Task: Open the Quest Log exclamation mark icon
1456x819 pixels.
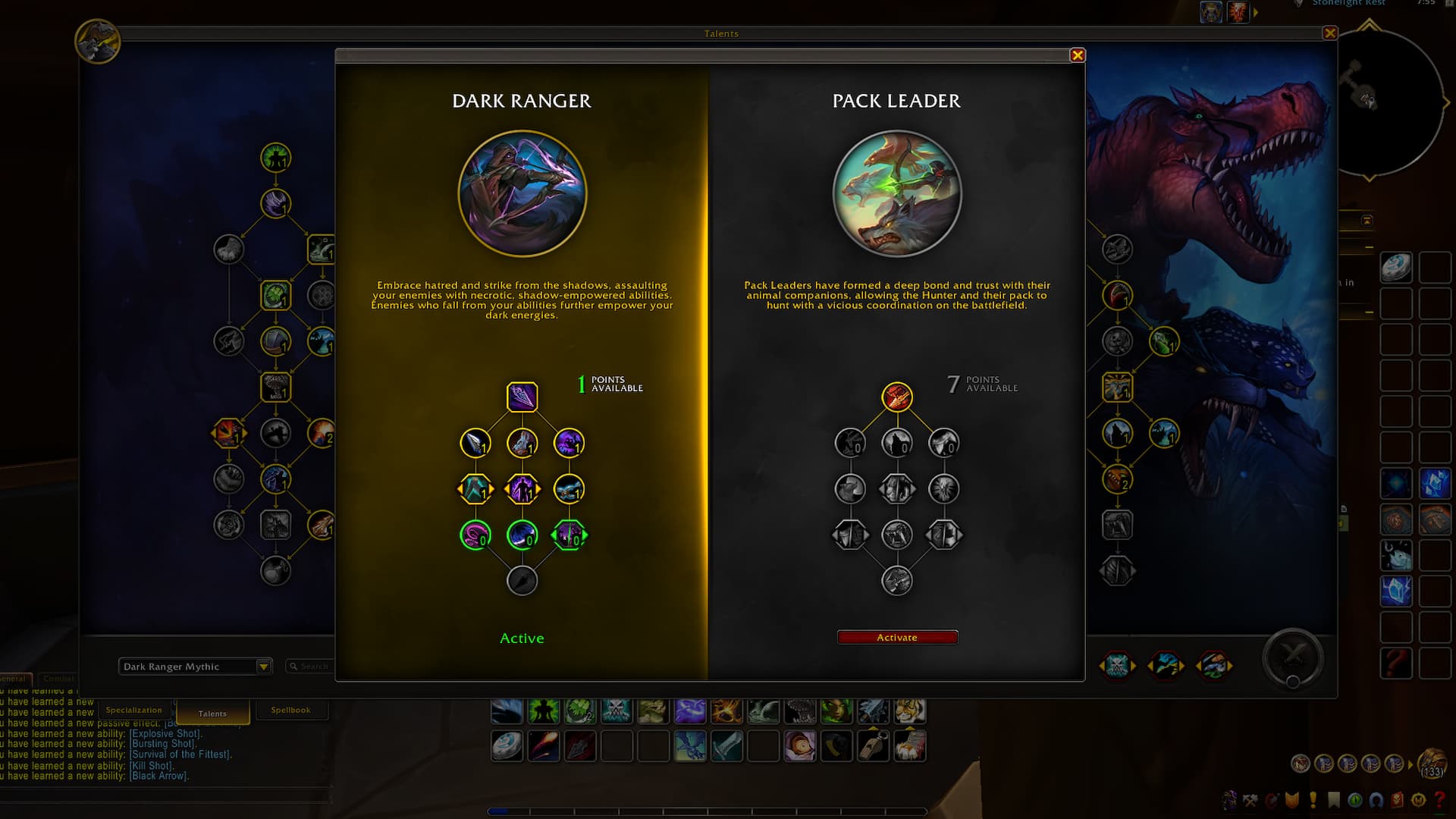Action: pos(1313,800)
